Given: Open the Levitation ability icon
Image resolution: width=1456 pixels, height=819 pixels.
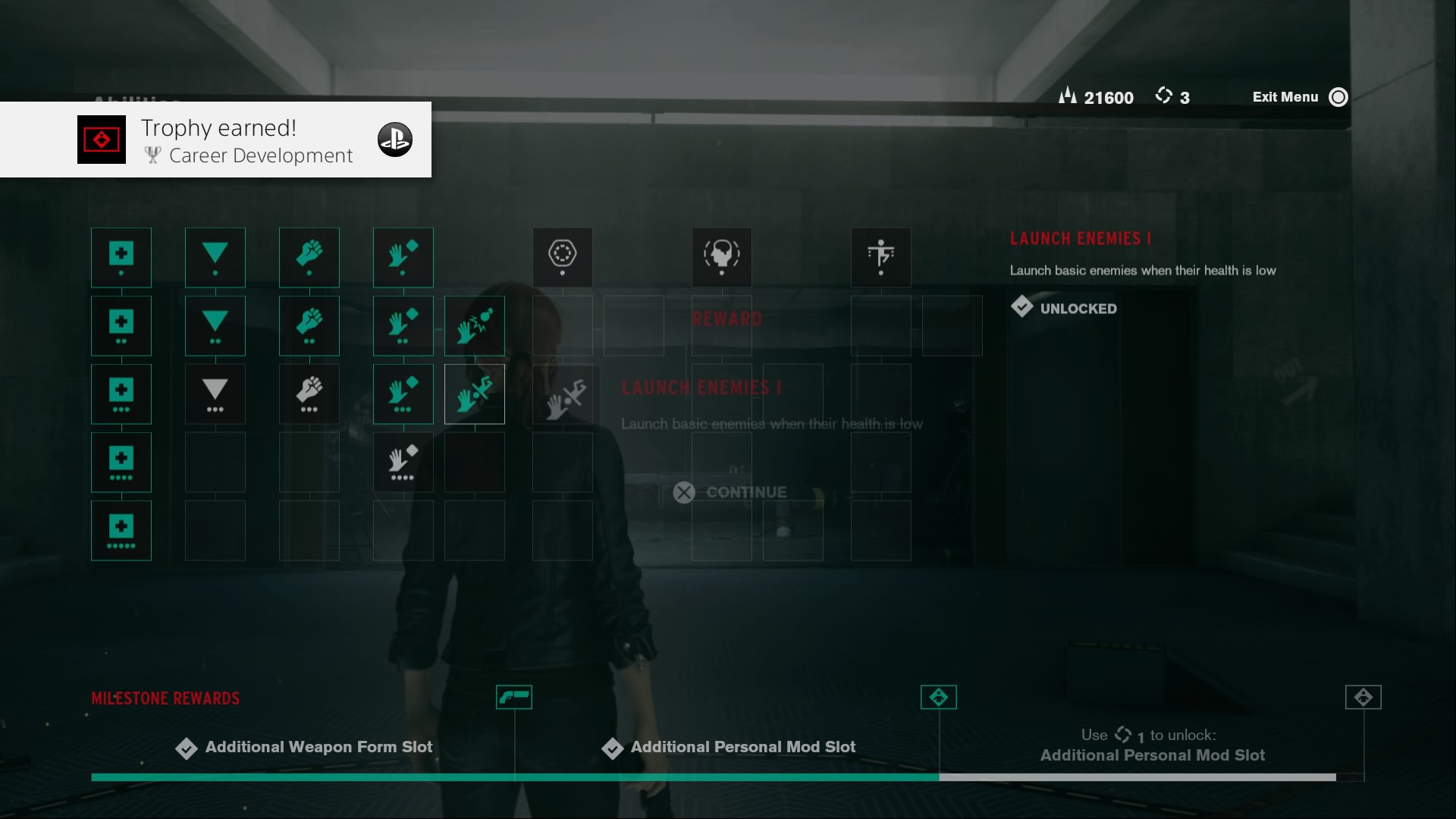Looking at the screenshot, I should click(x=880, y=258).
